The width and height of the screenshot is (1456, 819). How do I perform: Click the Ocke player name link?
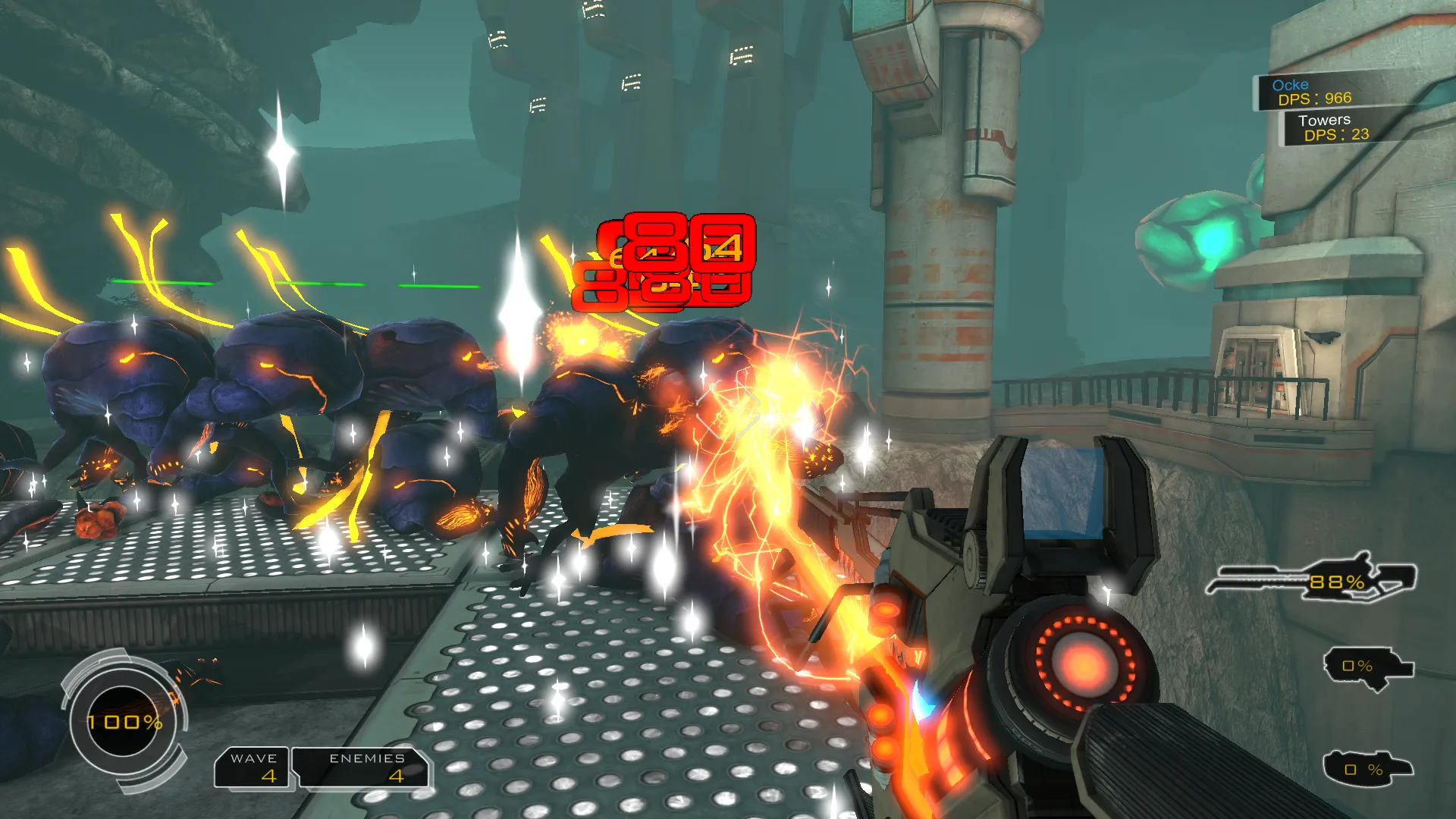pos(1291,84)
